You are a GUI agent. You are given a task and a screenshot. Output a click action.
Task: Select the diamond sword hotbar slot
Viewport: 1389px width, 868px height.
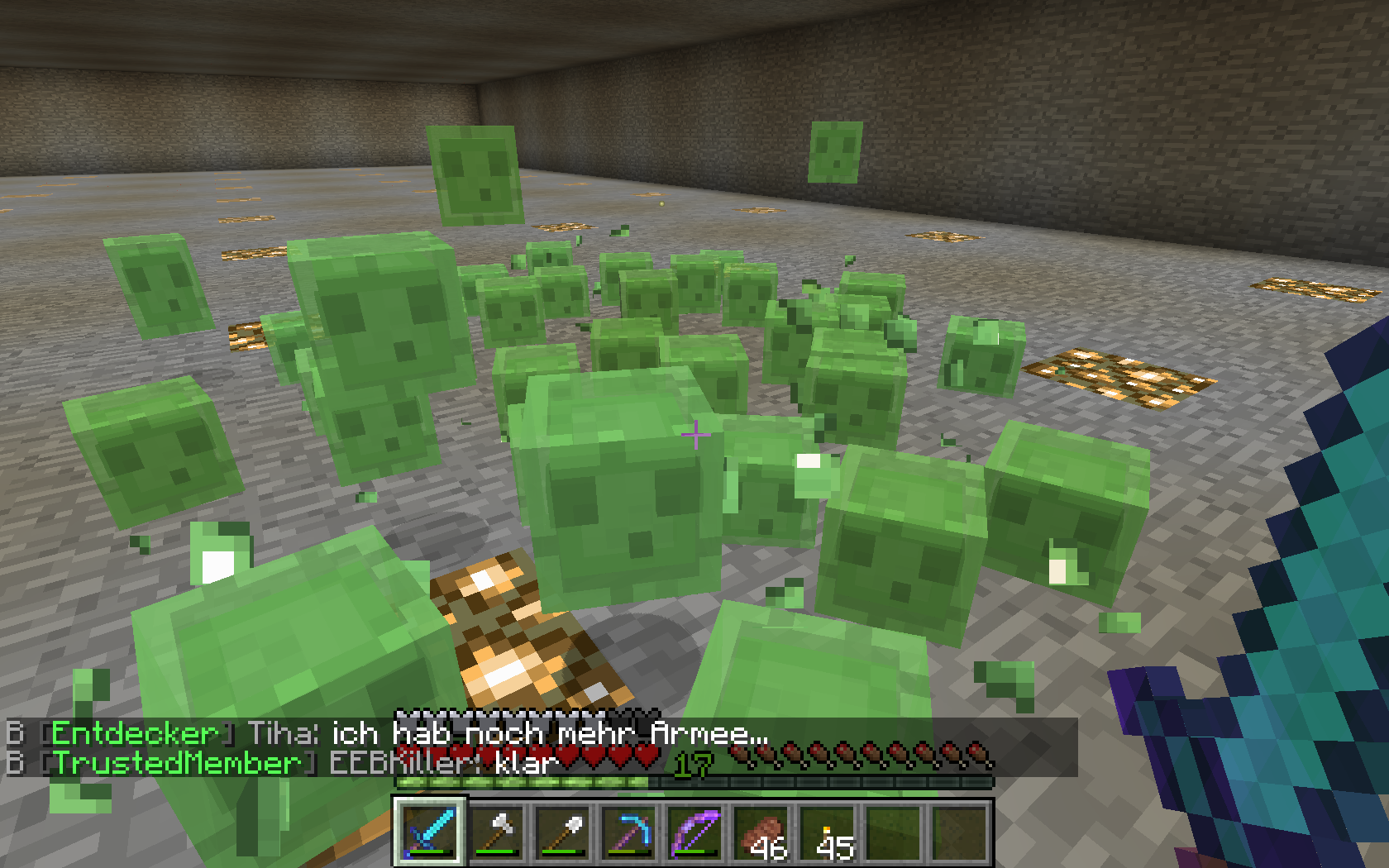[x=430, y=832]
